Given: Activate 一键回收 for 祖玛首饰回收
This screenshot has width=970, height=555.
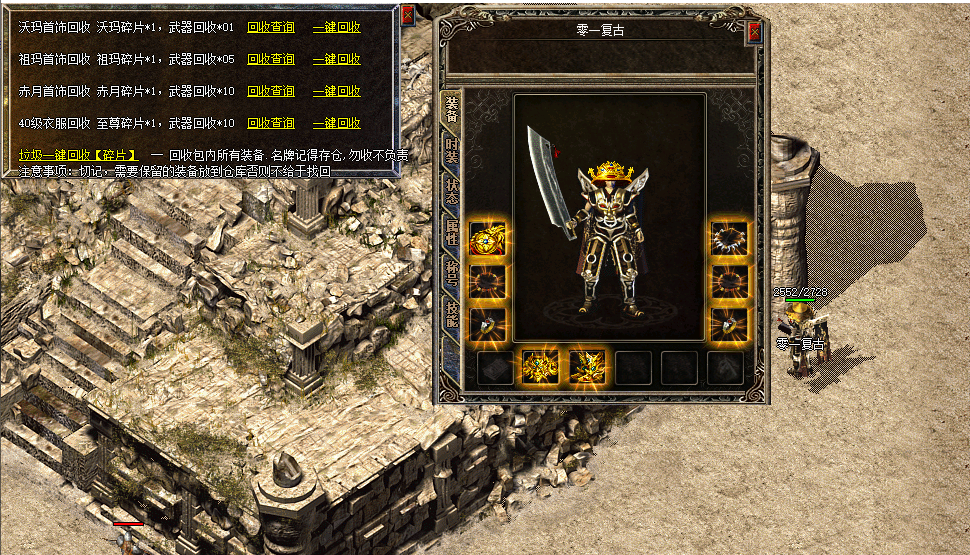Looking at the screenshot, I should pyautogui.click(x=337, y=59).
